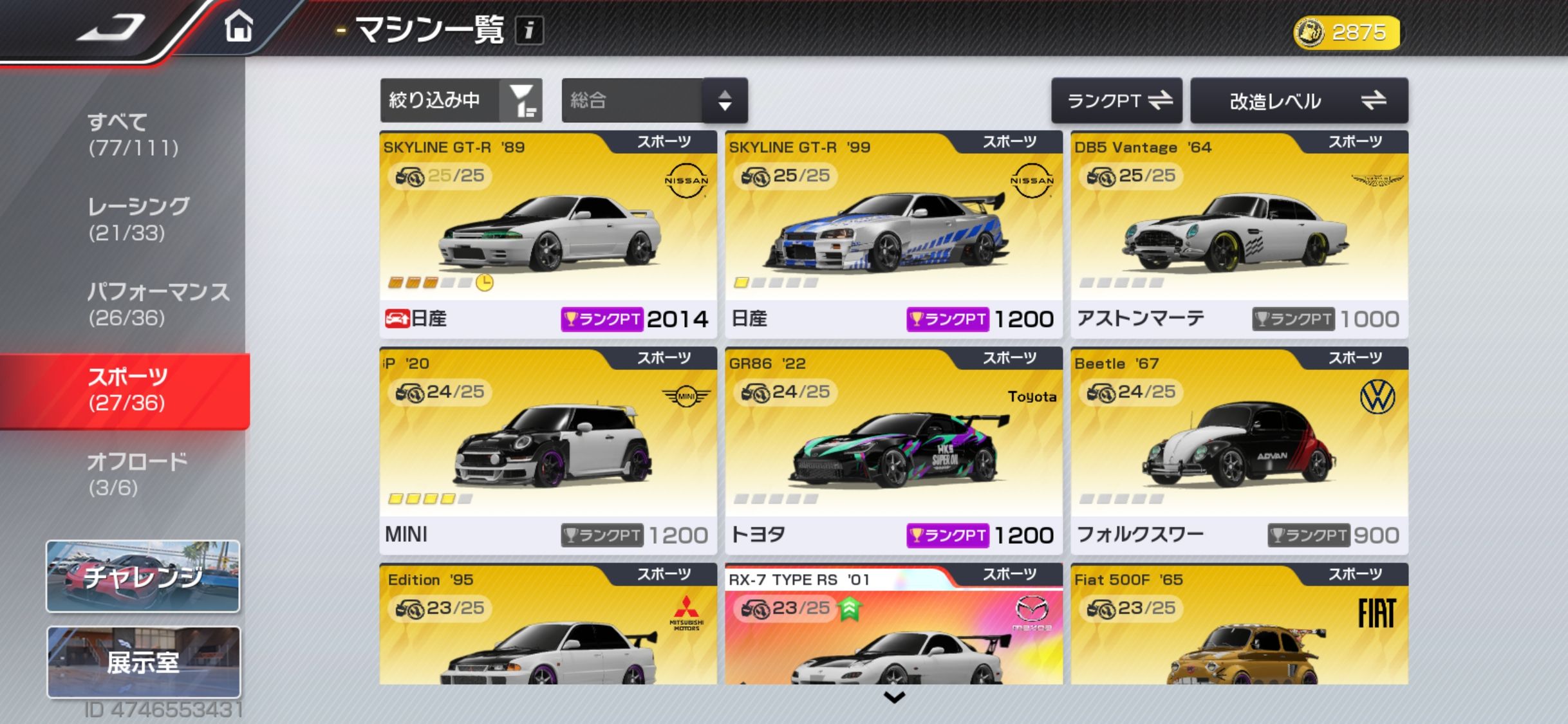Choose the SKYLINE GT-R '99 car card
Screen dimensions: 1568x724
pos(893,234)
